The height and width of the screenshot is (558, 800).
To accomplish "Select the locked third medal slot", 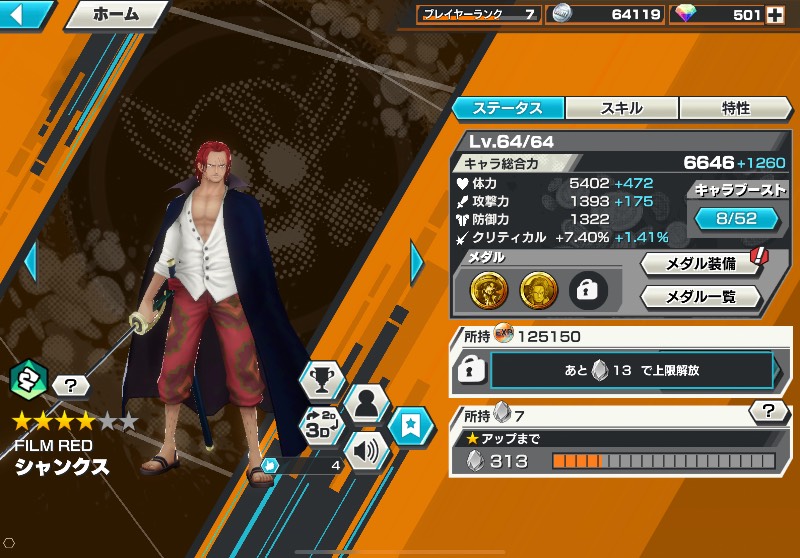I will [588, 291].
